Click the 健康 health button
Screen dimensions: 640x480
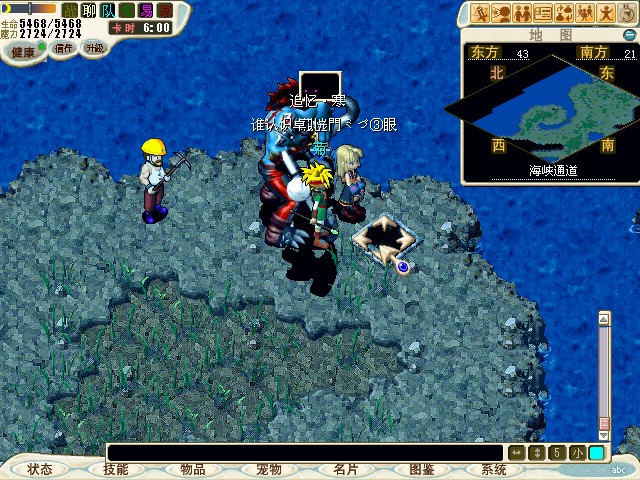[x=22, y=50]
